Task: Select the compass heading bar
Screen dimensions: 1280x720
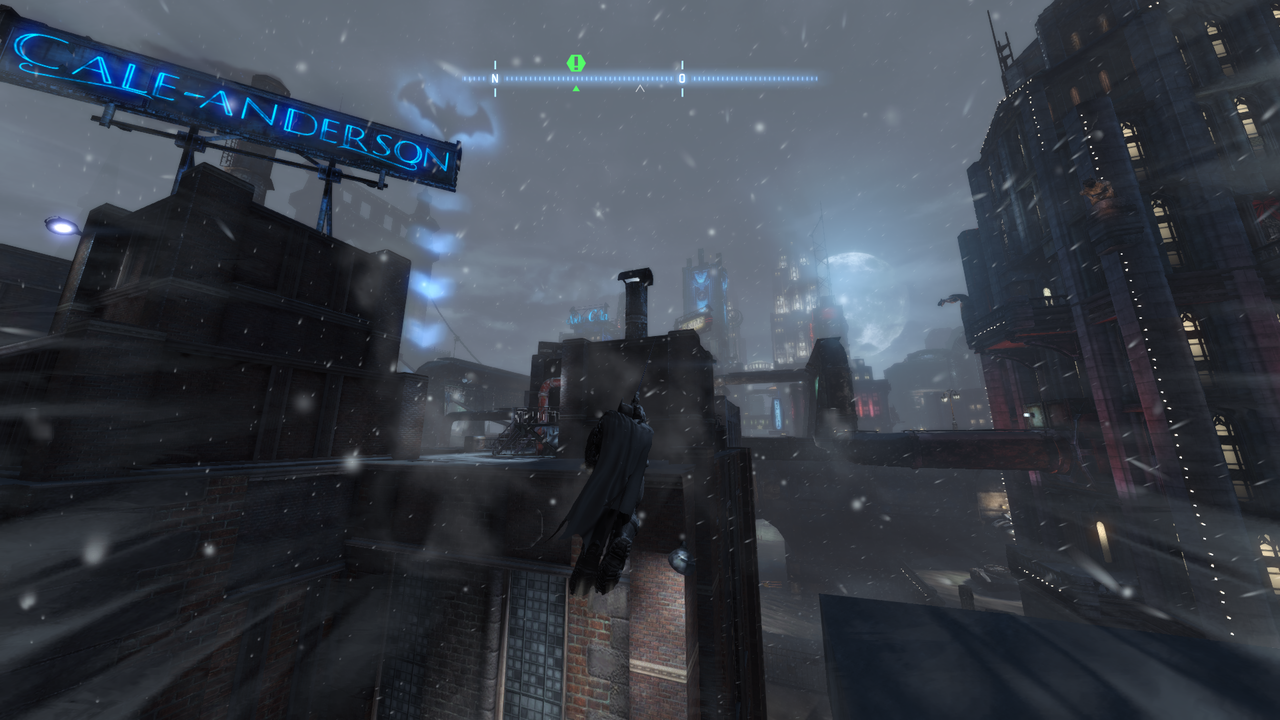Action: 640,78
